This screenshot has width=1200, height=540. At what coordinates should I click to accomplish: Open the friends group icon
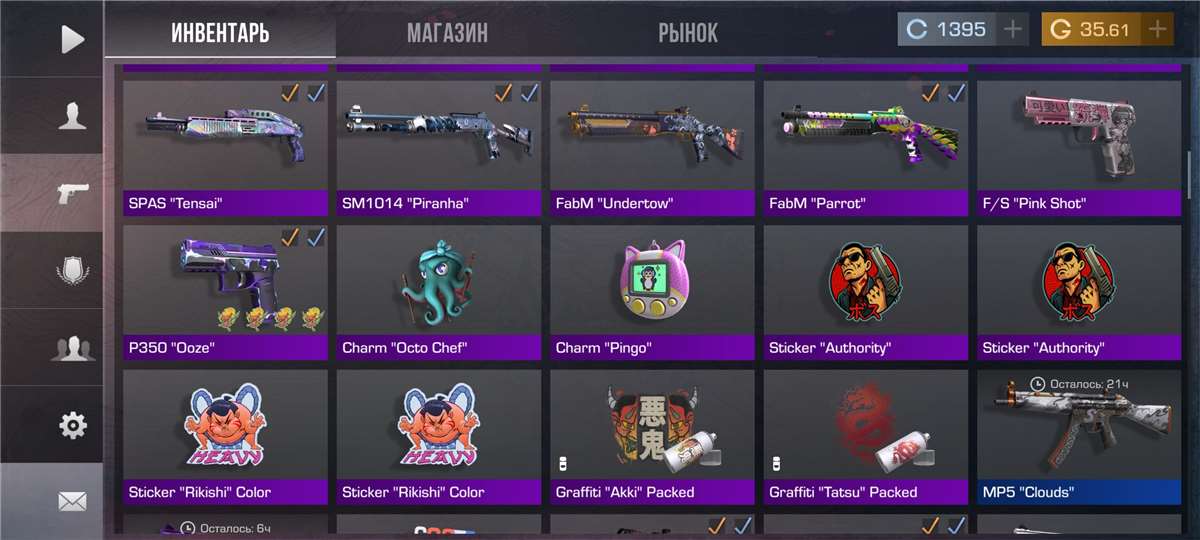[x=72, y=348]
